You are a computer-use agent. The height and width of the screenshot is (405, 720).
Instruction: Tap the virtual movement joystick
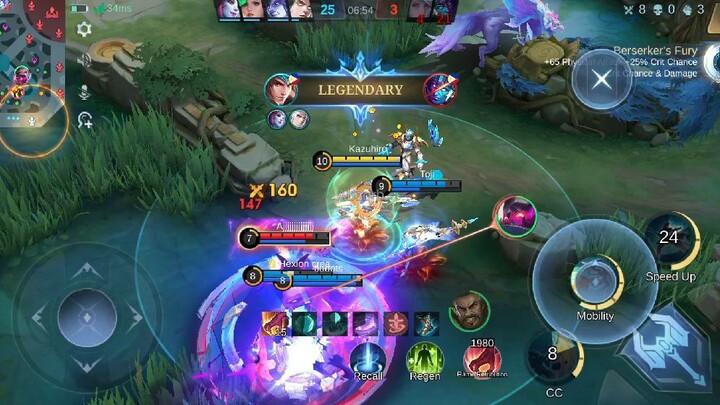click(x=88, y=316)
